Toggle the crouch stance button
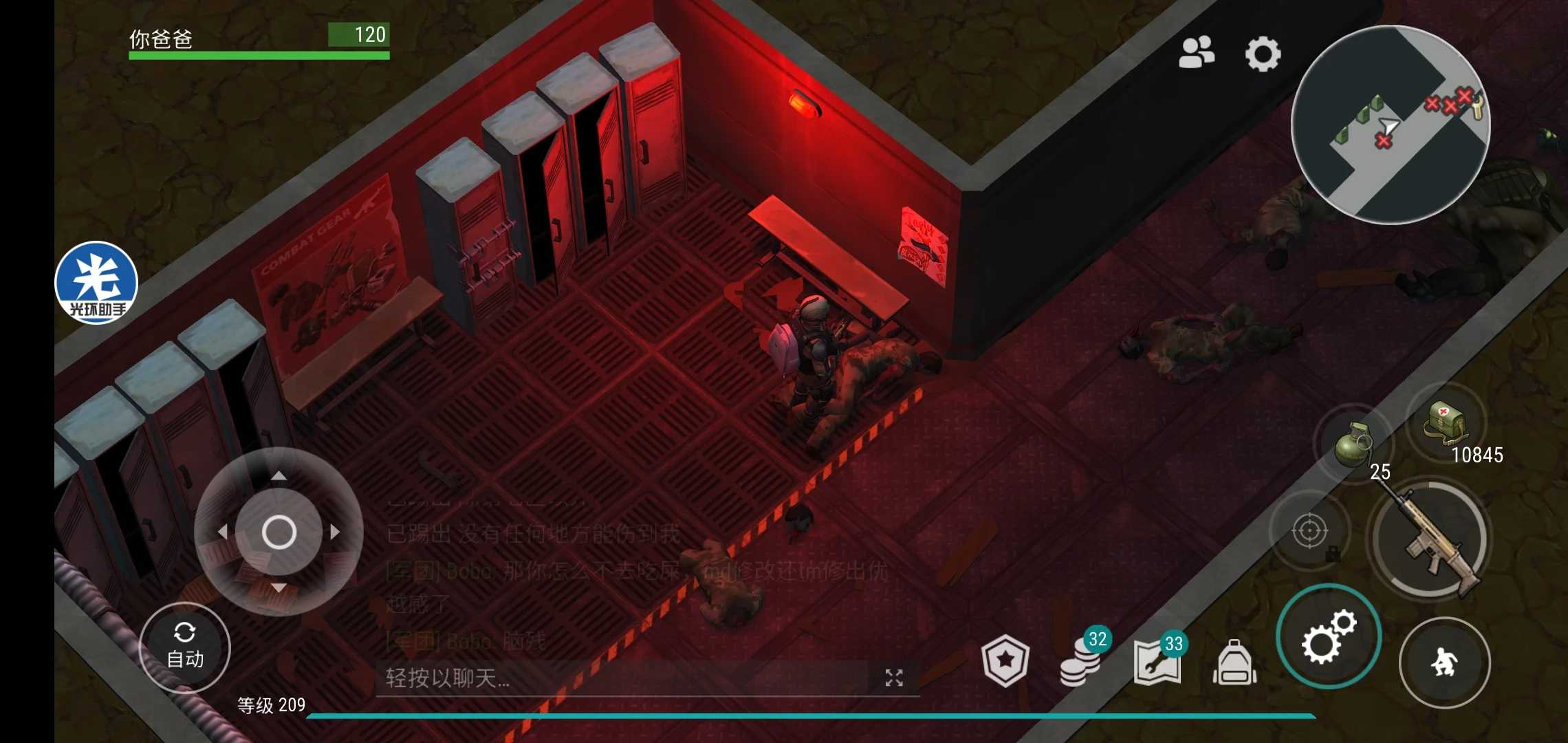This screenshot has width=1568, height=743. [1444, 663]
